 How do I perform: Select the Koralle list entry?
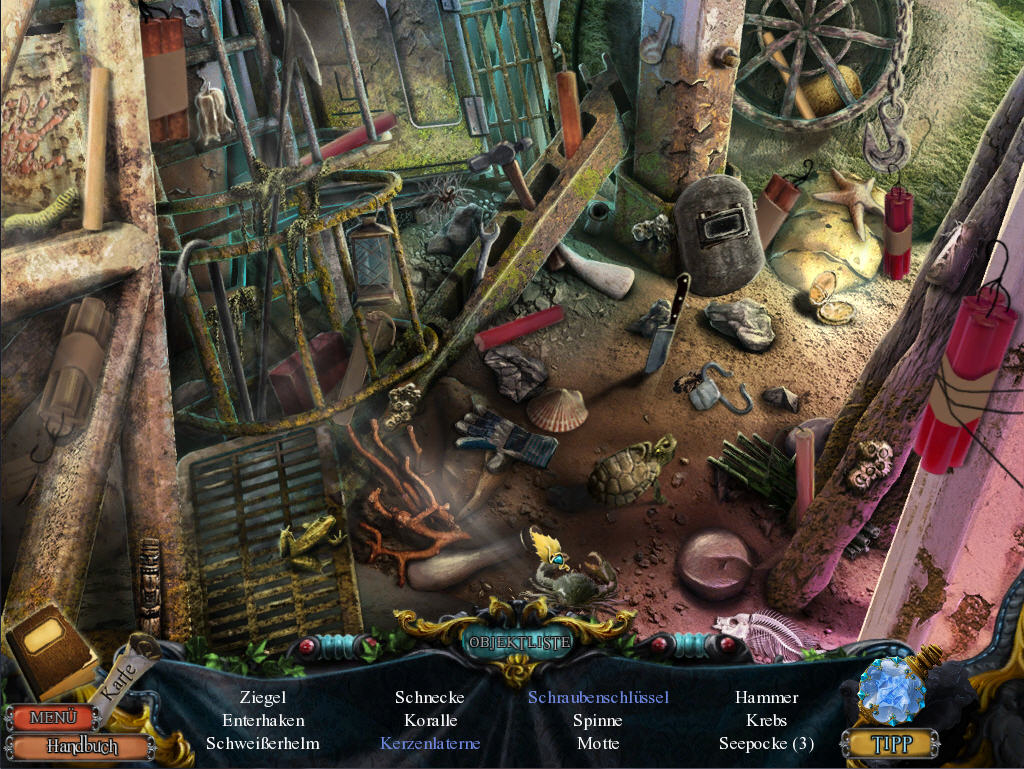click(x=431, y=720)
